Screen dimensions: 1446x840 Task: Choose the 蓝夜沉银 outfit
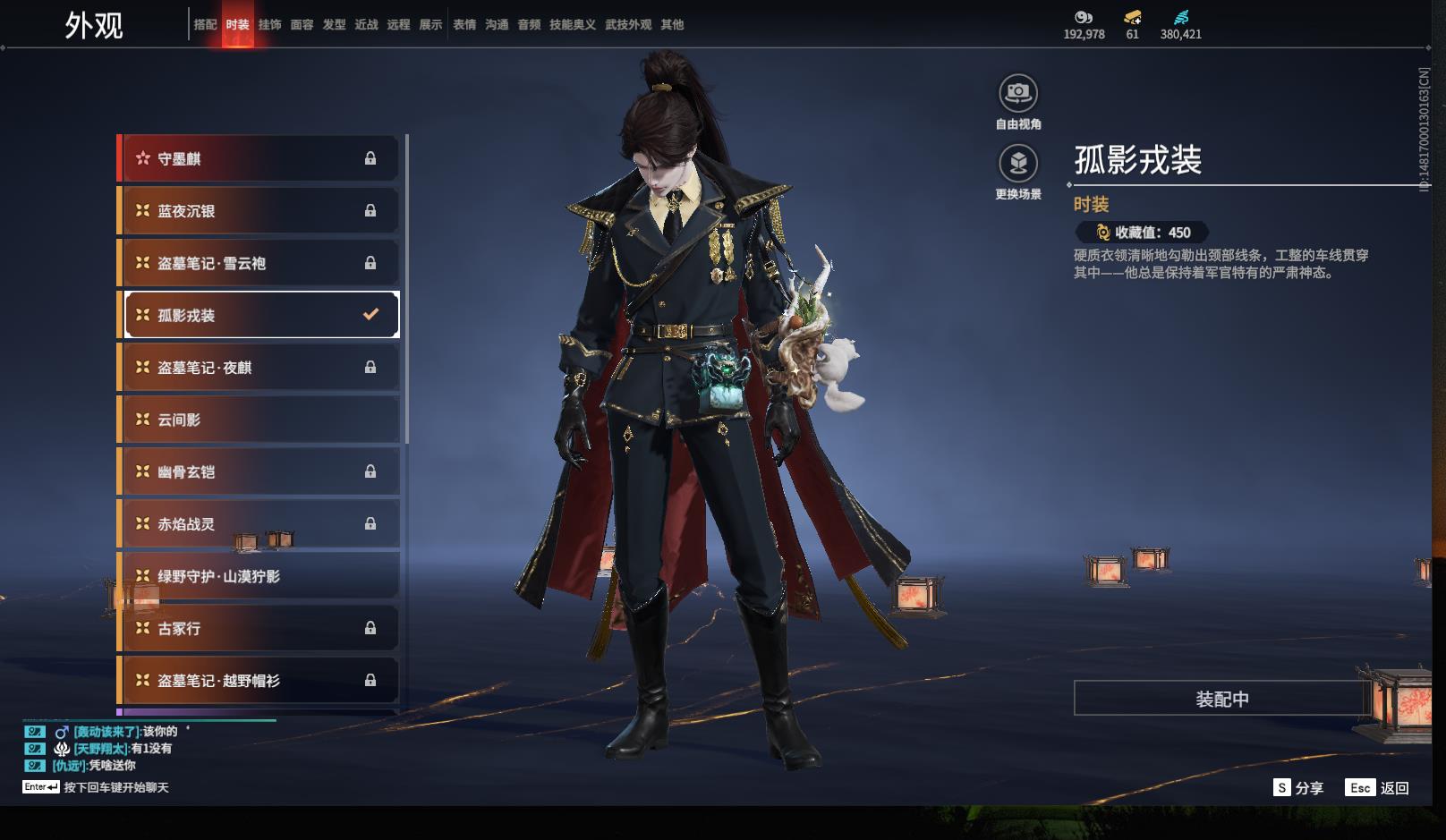pyautogui.click(x=259, y=211)
